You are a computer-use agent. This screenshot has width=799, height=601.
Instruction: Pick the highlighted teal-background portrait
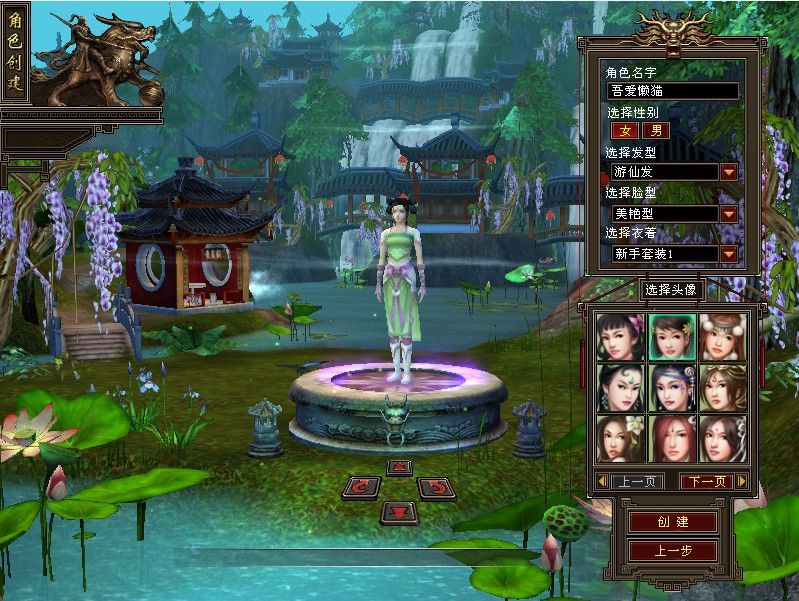tap(671, 337)
